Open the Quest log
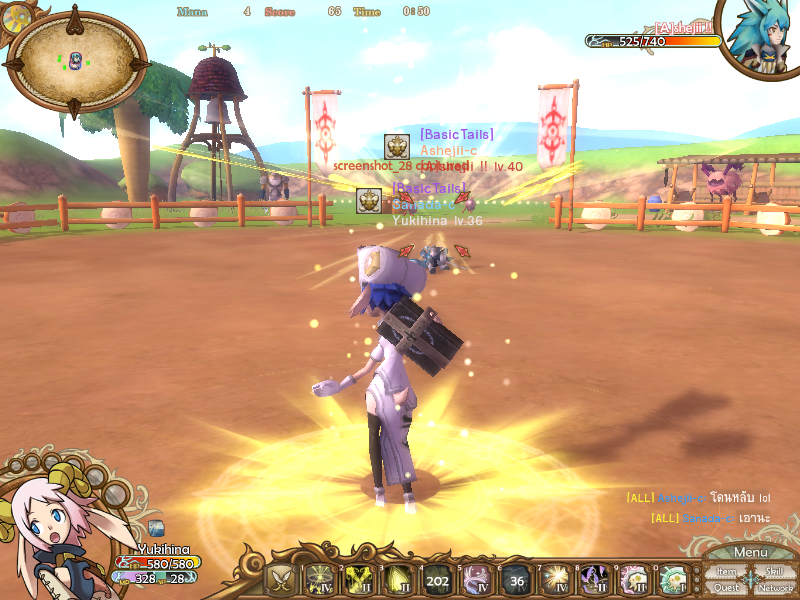This screenshot has width=800, height=600. click(x=727, y=588)
